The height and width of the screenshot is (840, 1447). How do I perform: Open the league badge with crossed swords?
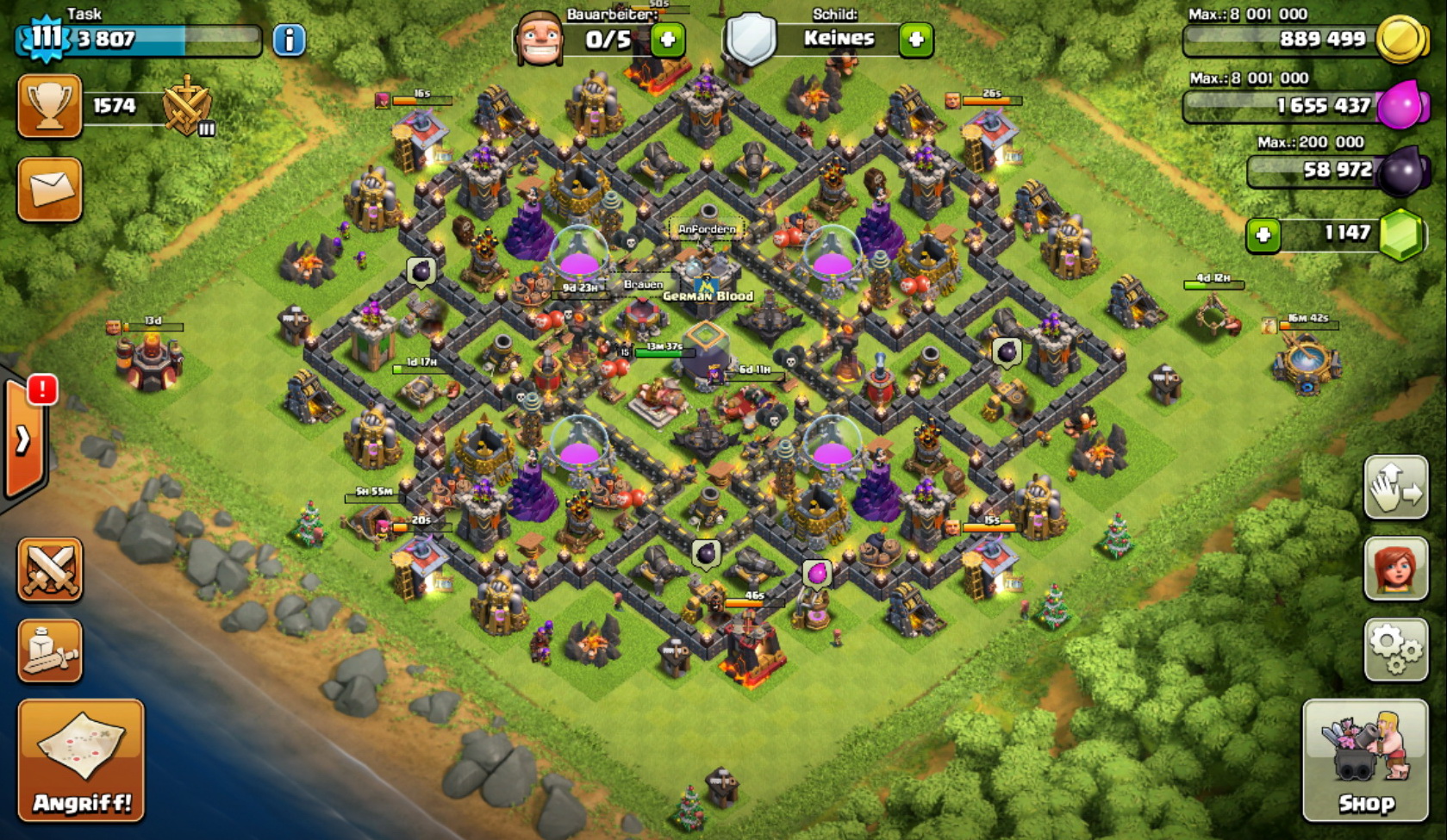(187, 107)
